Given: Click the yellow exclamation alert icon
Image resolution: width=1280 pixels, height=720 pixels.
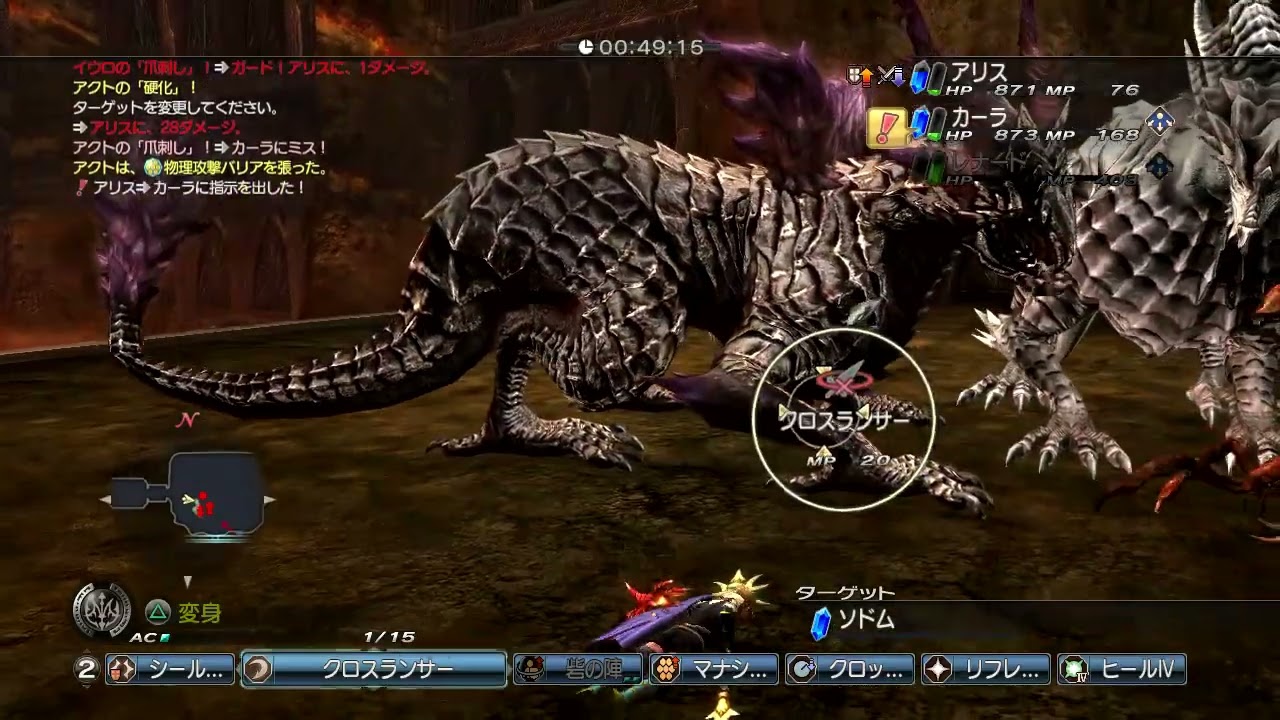Looking at the screenshot, I should pyautogui.click(x=886, y=128).
